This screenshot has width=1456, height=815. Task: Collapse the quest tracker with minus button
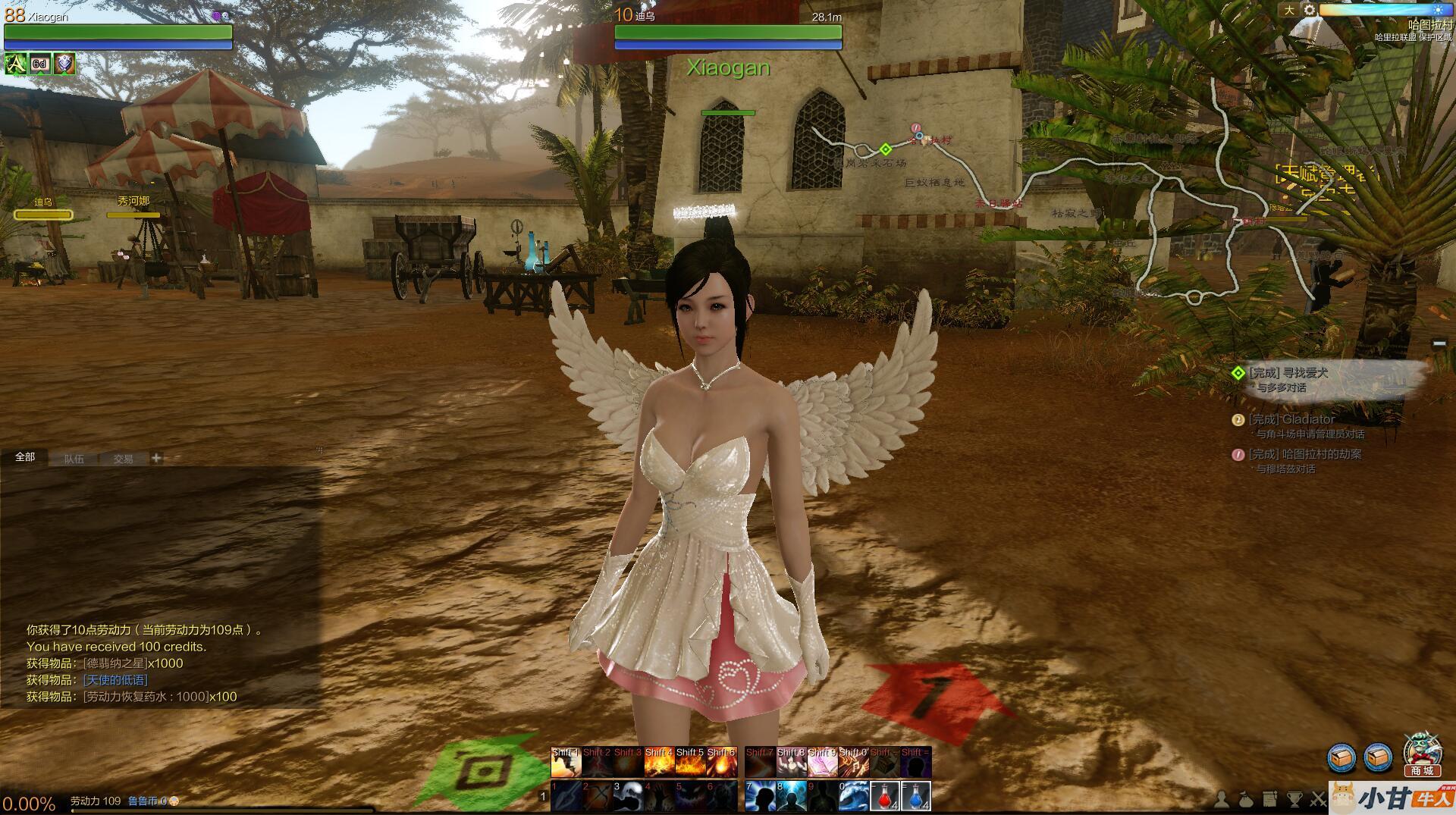pyautogui.click(x=1439, y=344)
